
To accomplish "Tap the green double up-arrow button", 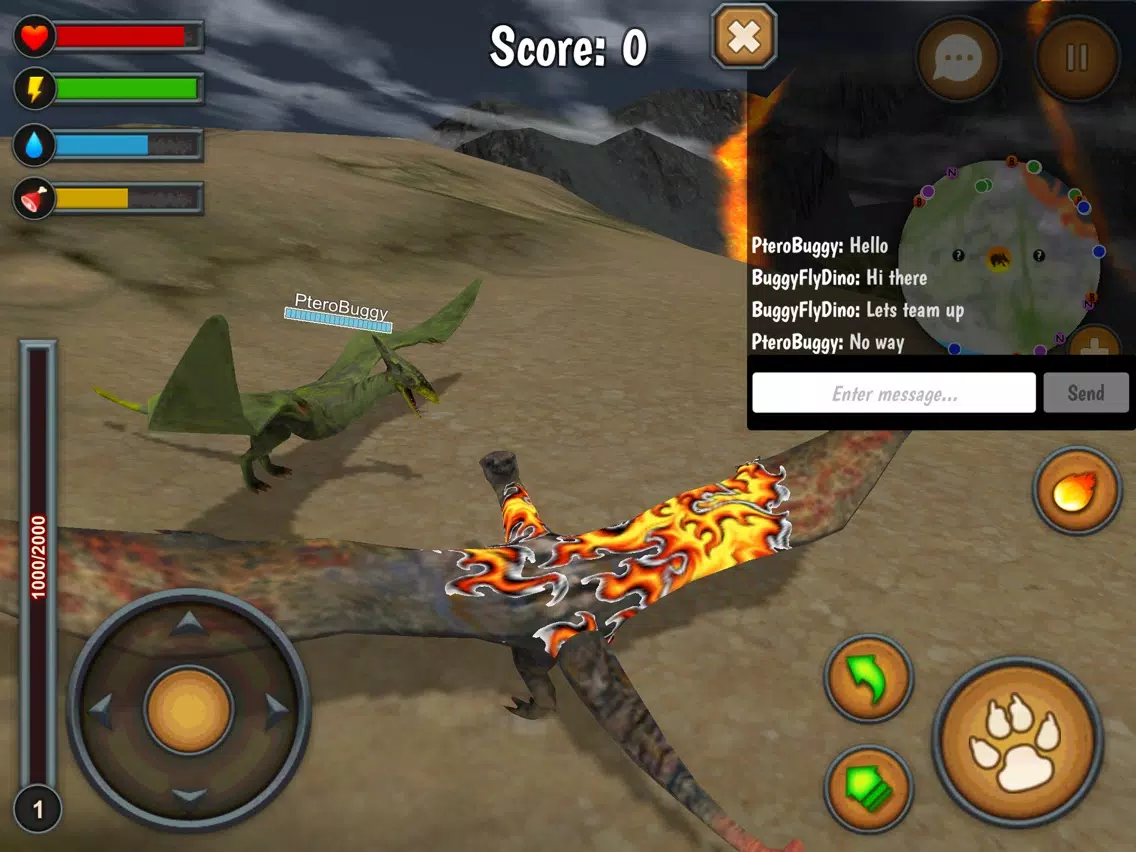I will pyautogui.click(x=868, y=789).
